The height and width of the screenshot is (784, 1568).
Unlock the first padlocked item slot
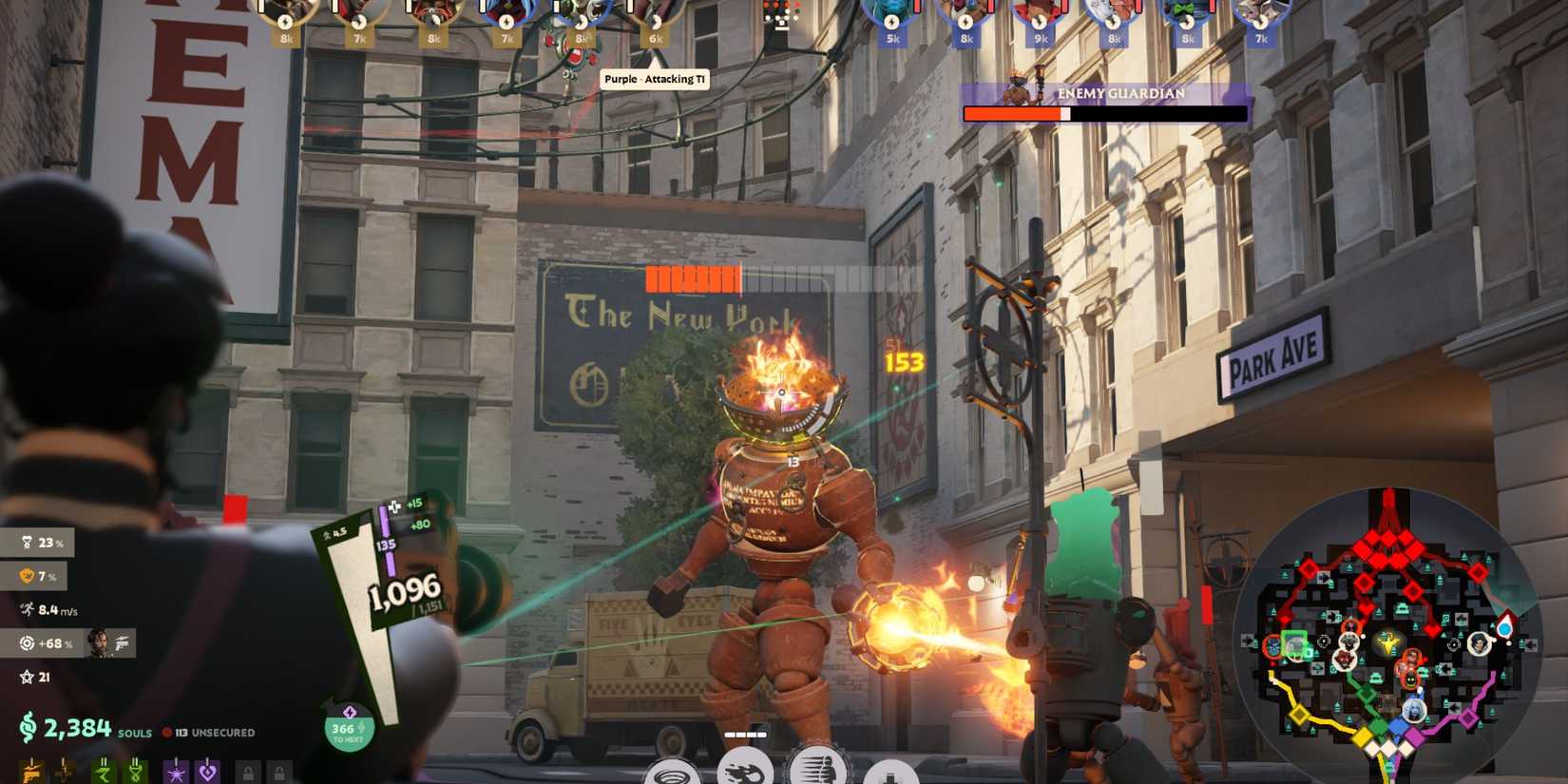249,773
